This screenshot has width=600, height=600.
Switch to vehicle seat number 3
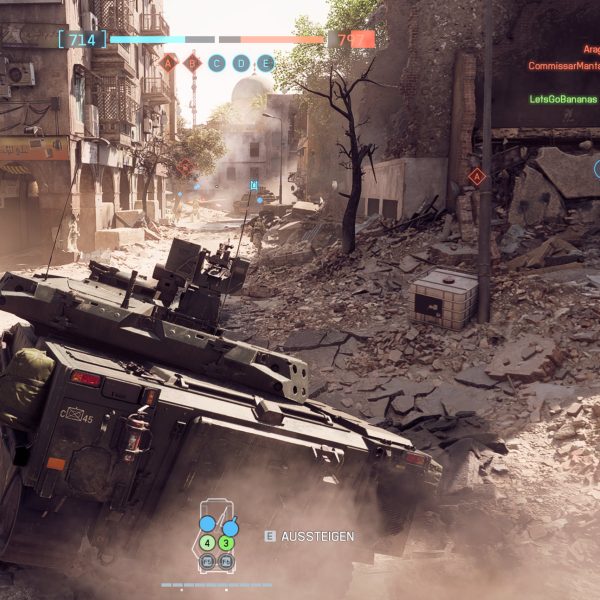(227, 543)
